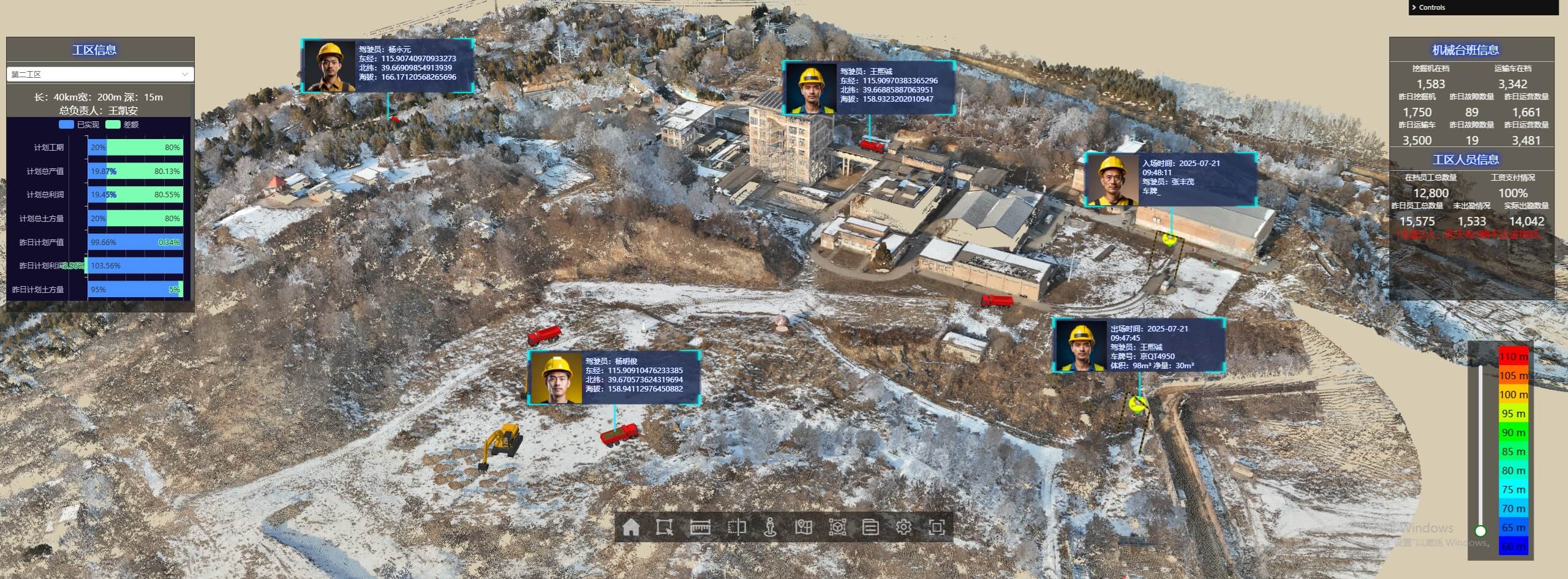Open the 第二工区 work zone dropdown
This screenshot has height=579, width=1568.
100,74
